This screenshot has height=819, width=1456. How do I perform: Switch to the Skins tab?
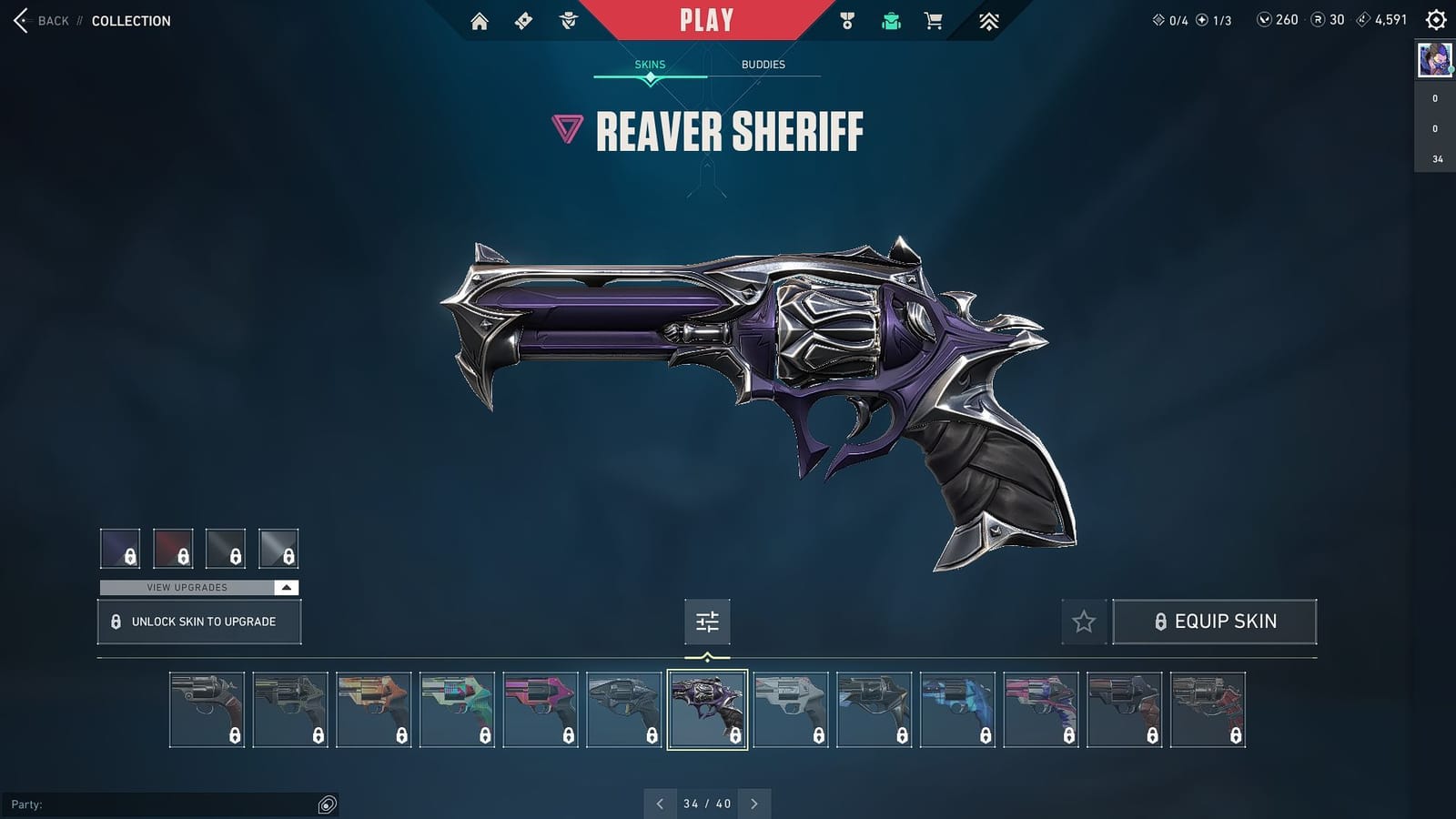[650, 64]
